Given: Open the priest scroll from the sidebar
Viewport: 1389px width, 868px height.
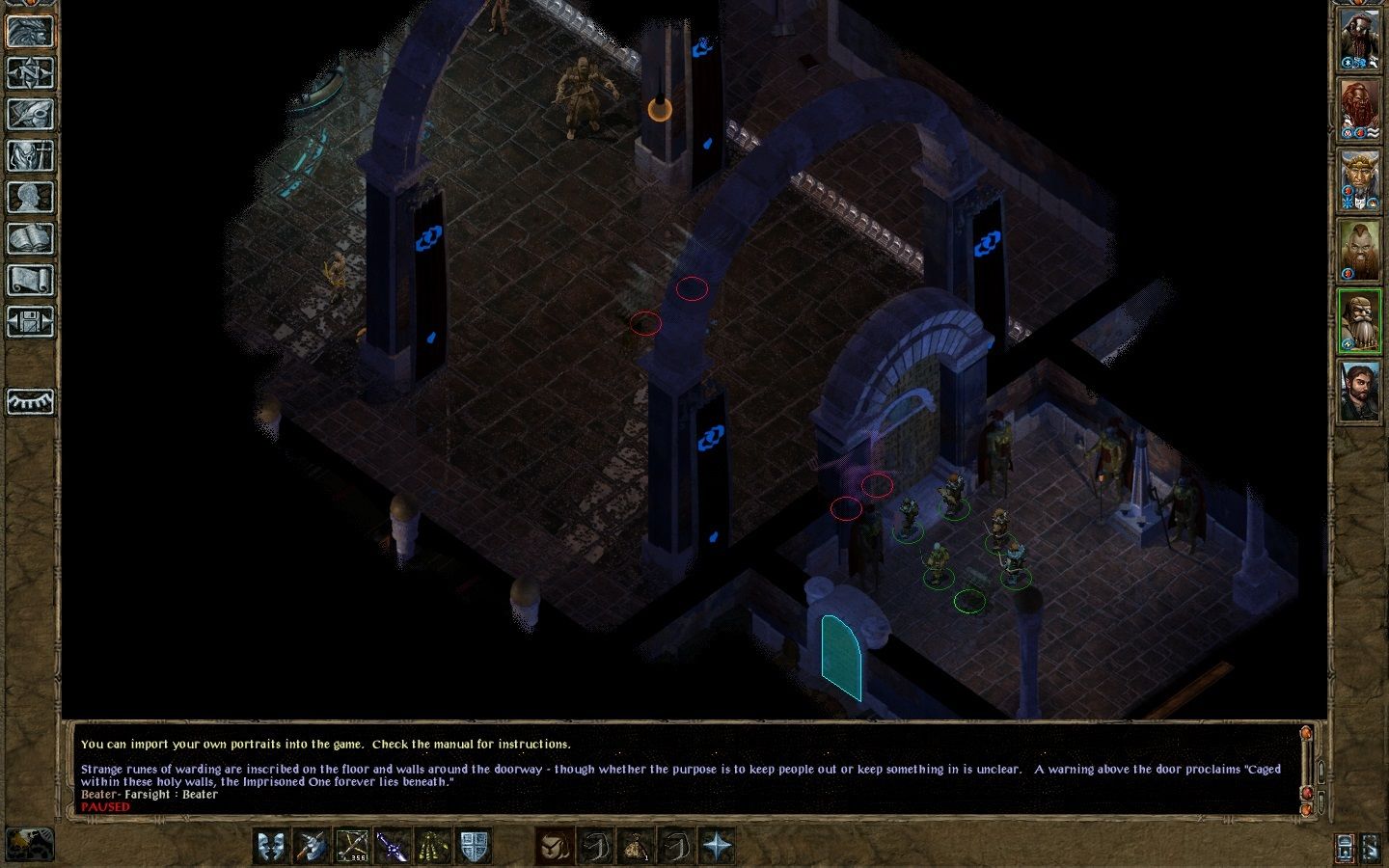Looking at the screenshot, I should [x=30, y=281].
